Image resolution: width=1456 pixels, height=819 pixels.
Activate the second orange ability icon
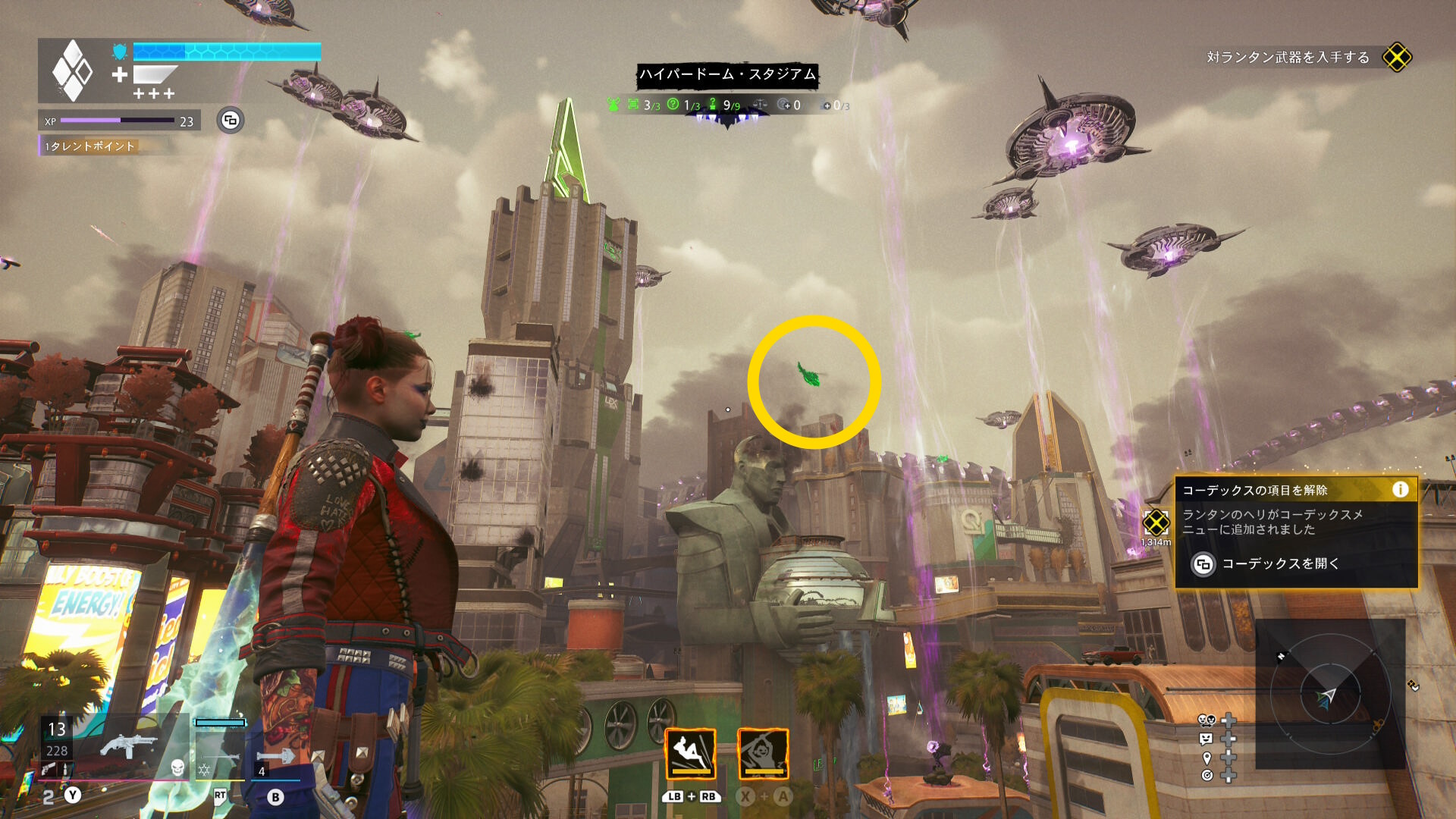pyautogui.click(x=763, y=754)
